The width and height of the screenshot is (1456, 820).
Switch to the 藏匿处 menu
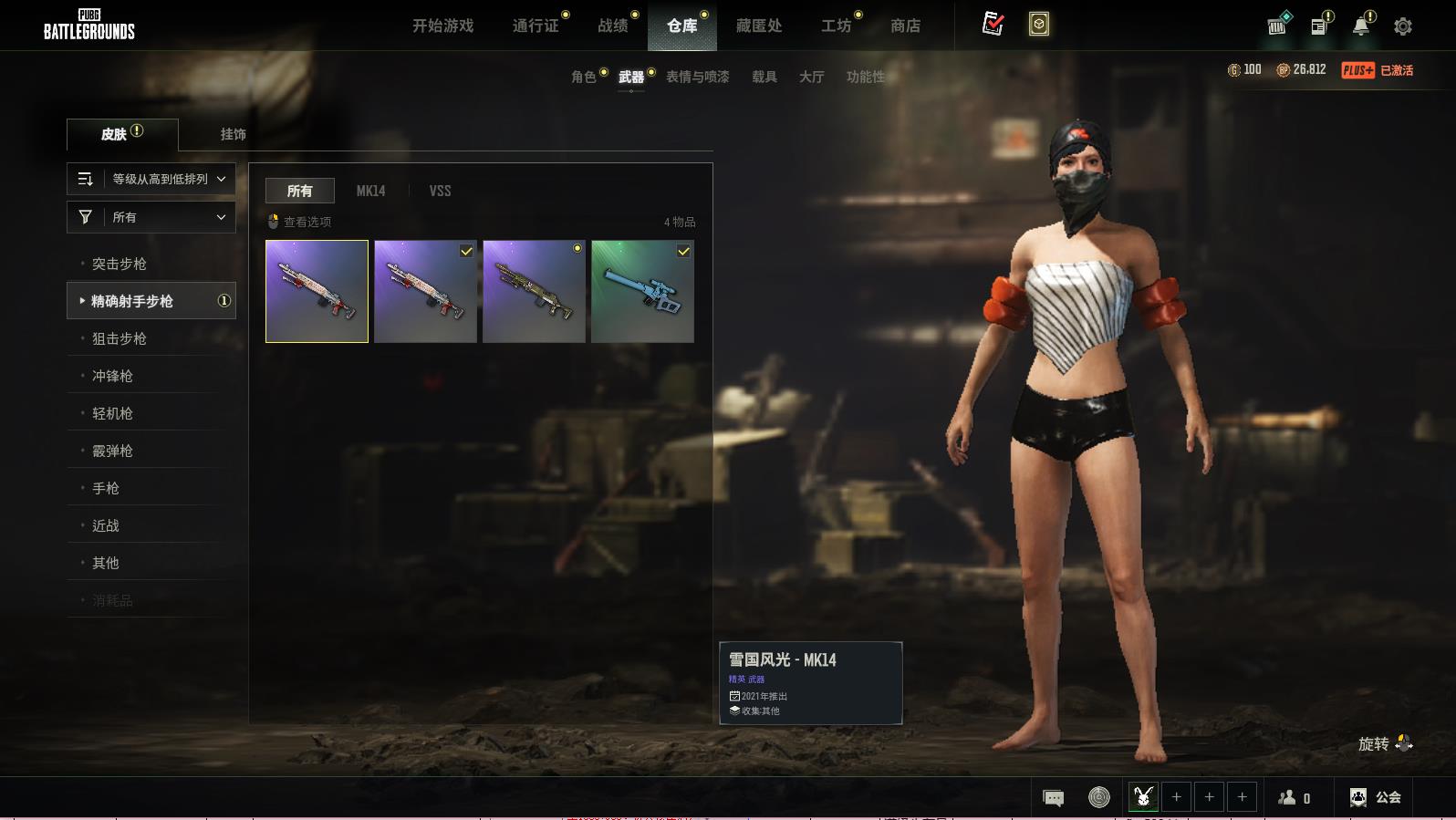758,26
